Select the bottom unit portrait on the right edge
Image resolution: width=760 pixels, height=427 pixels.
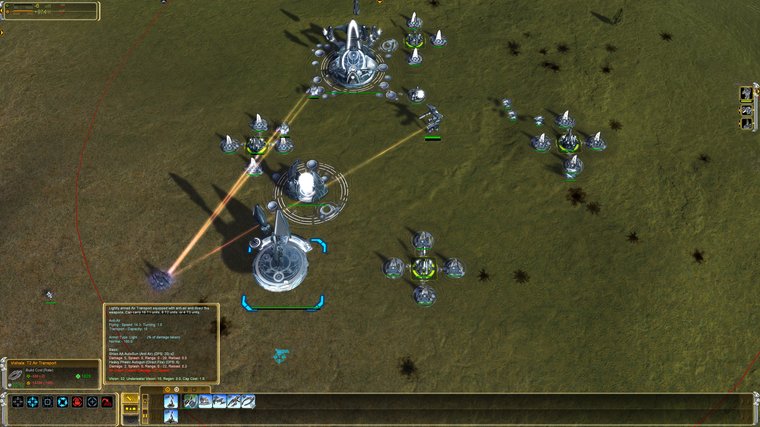[x=747, y=124]
